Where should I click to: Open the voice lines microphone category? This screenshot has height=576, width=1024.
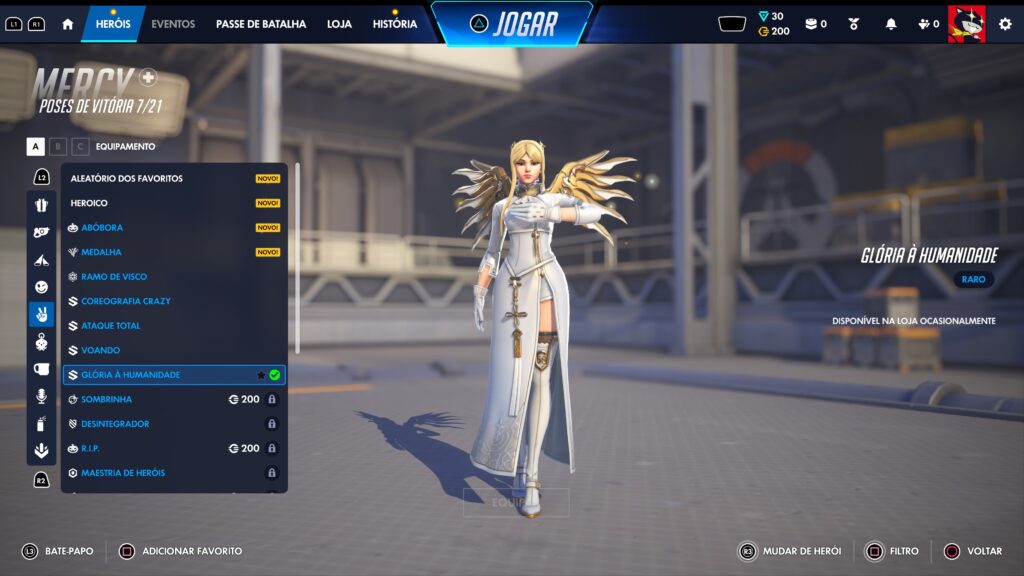(41, 396)
